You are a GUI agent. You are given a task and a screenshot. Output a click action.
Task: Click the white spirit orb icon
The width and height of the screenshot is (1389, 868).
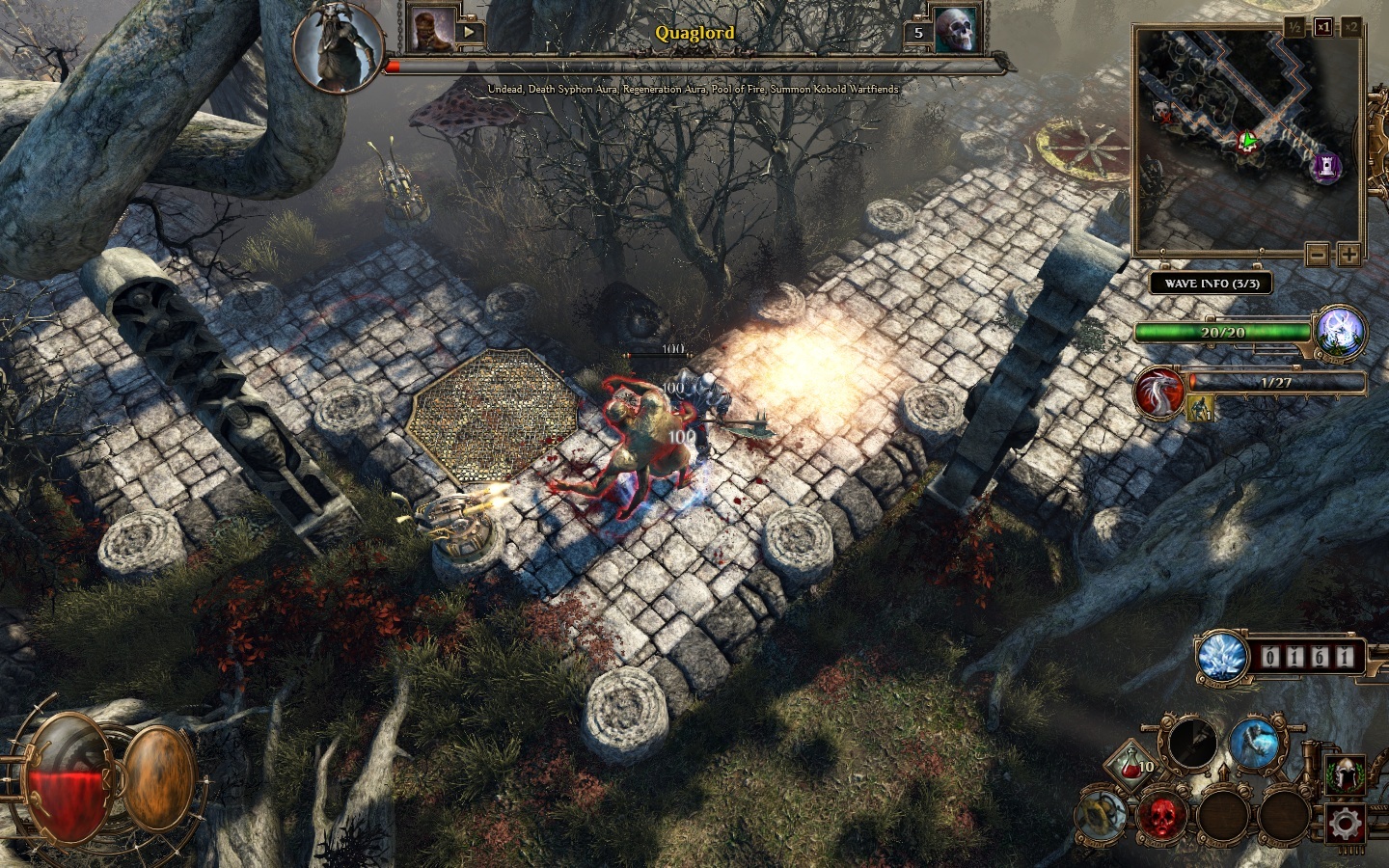coord(1341,331)
